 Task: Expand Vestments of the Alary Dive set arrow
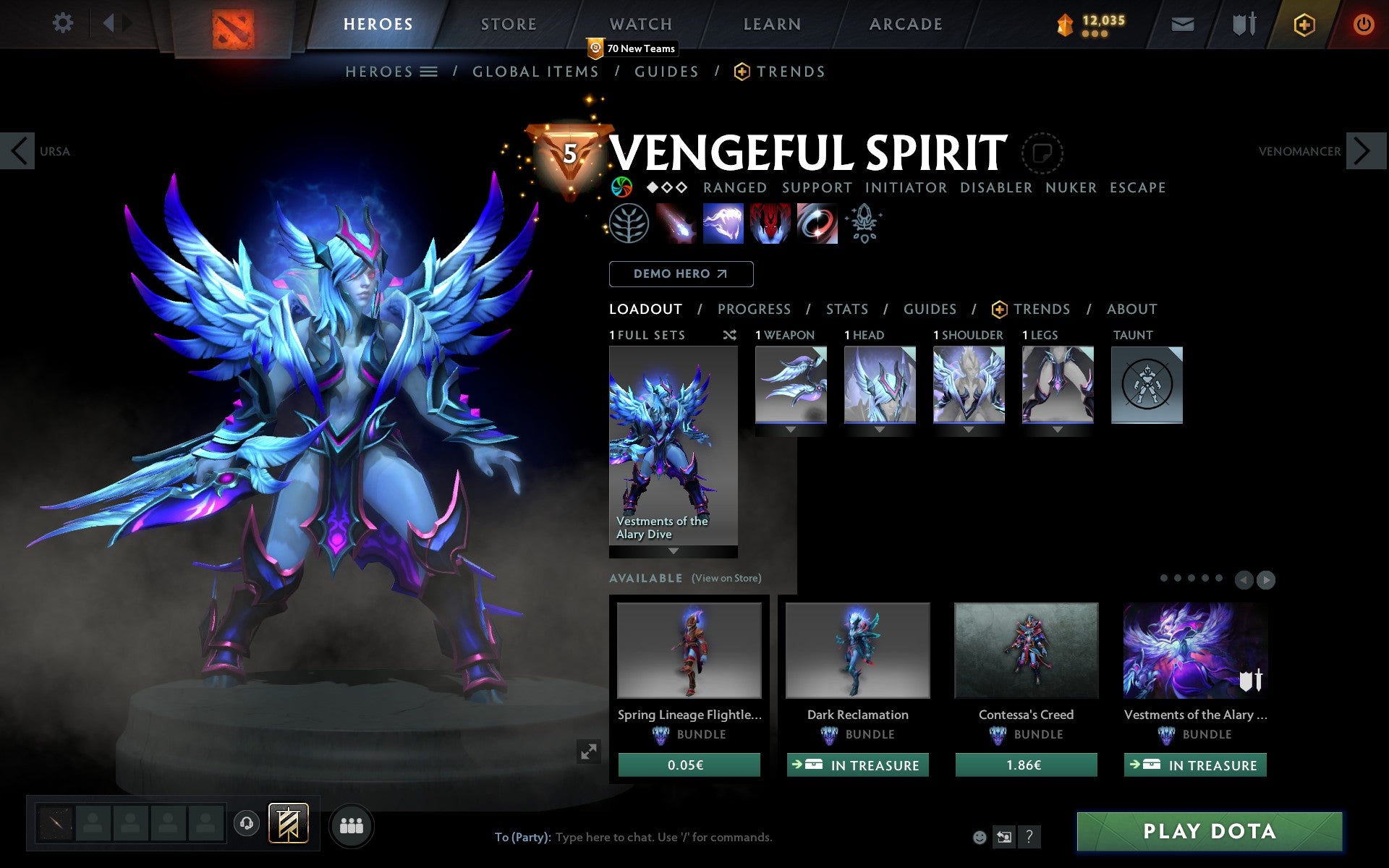pyautogui.click(x=673, y=551)
